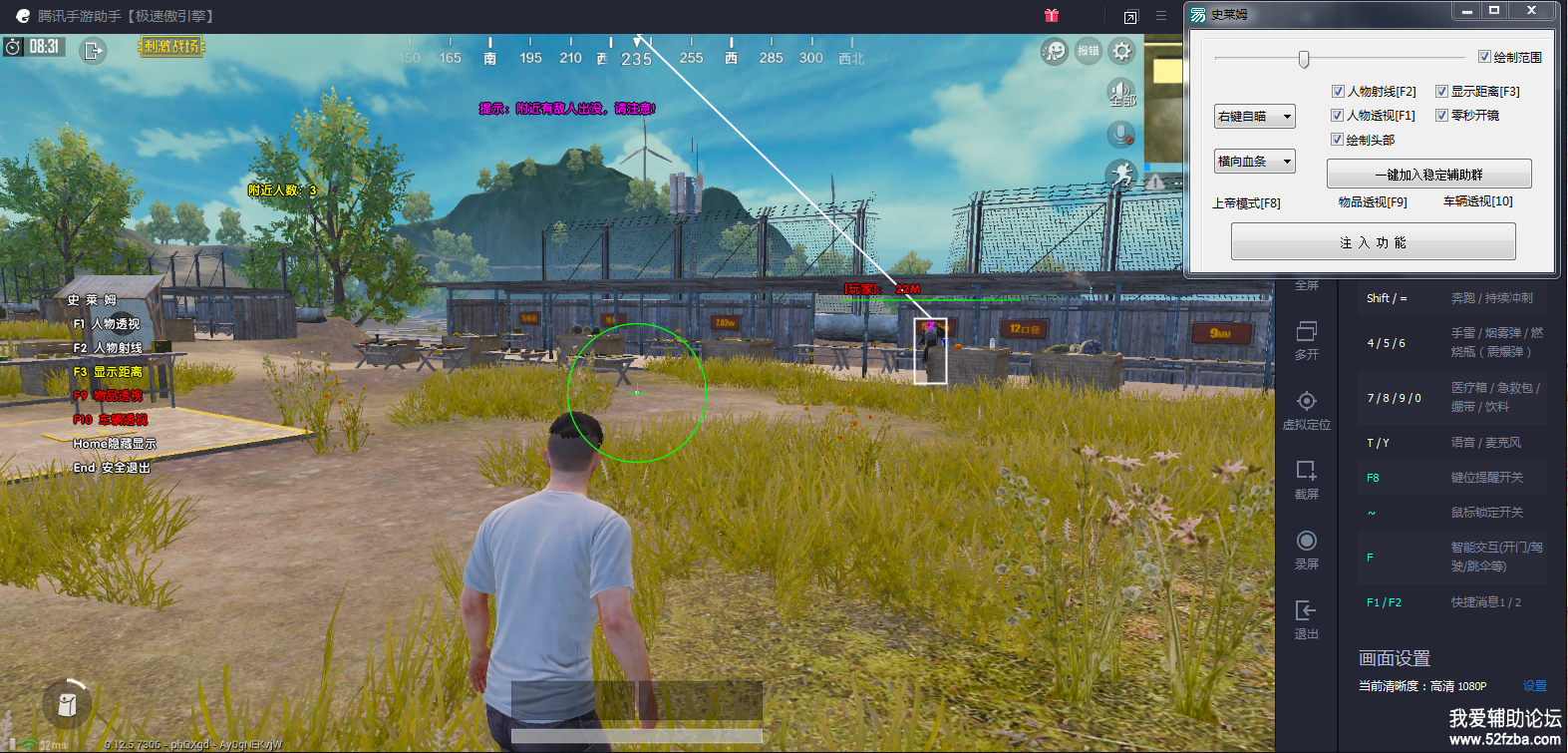
Task: Click the 截屏 screenshot sidebar button
Action: [x=1306, y=479]
